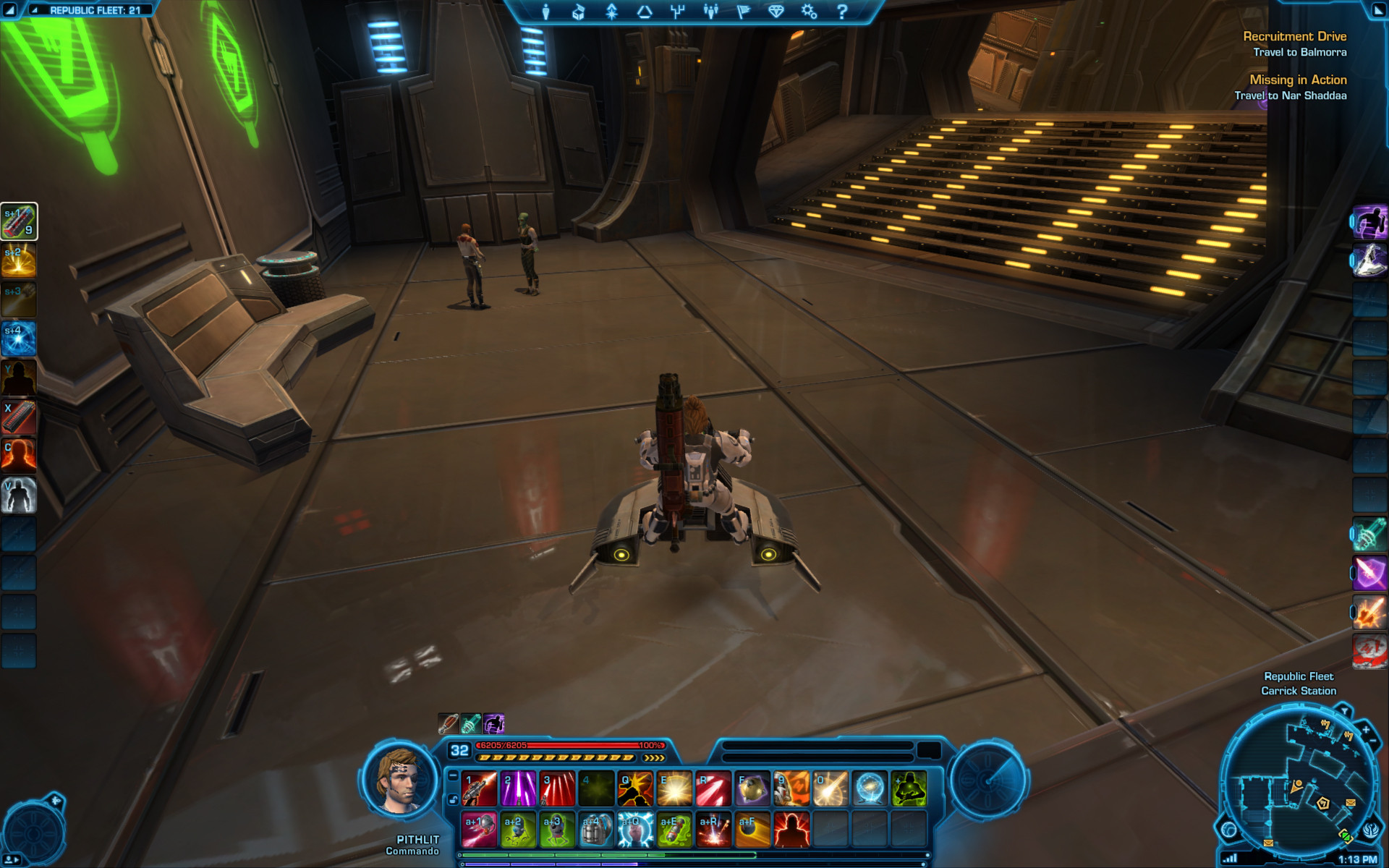The width and height of the screenshot is (1389, 868).
Task: Use the green meditating figure recharge ability
Action: click(909, 788)
